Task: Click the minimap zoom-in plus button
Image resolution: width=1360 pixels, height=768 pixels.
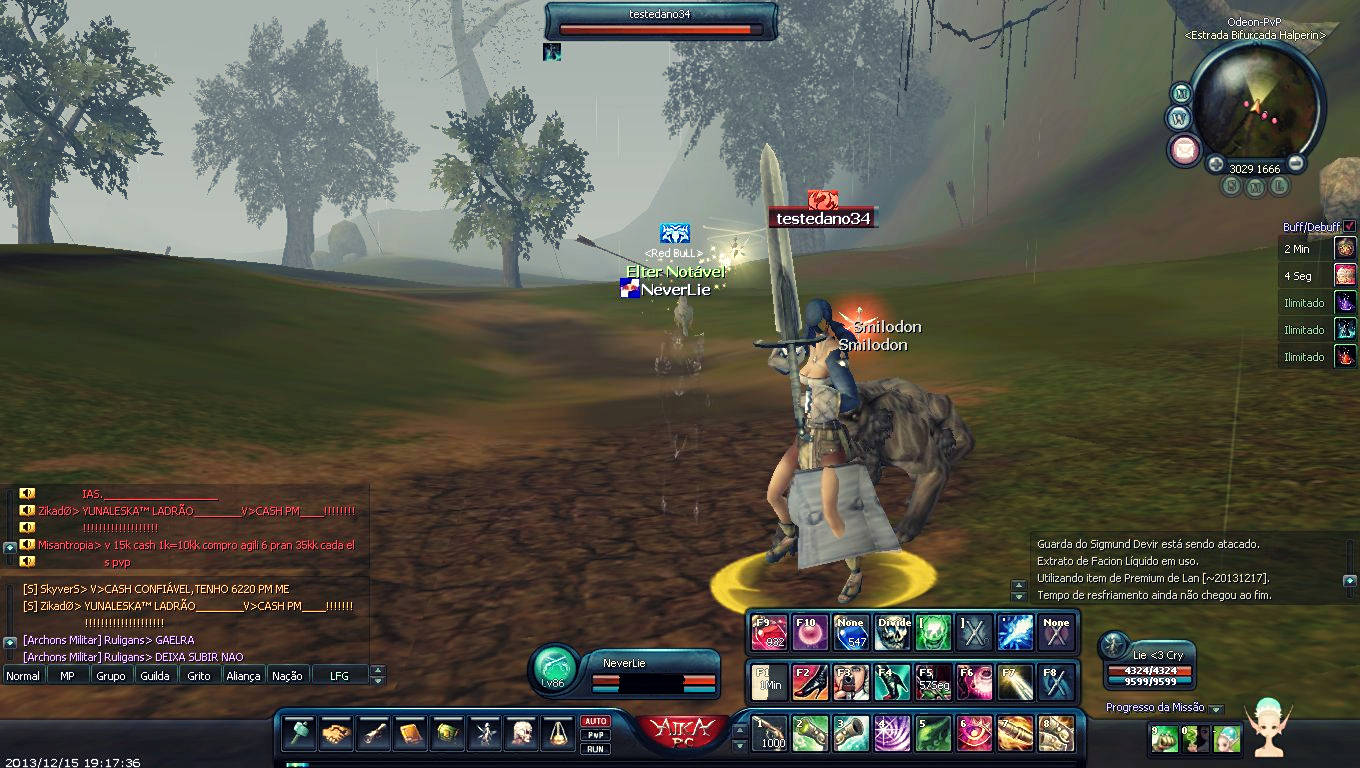Action: point(1216,164)
